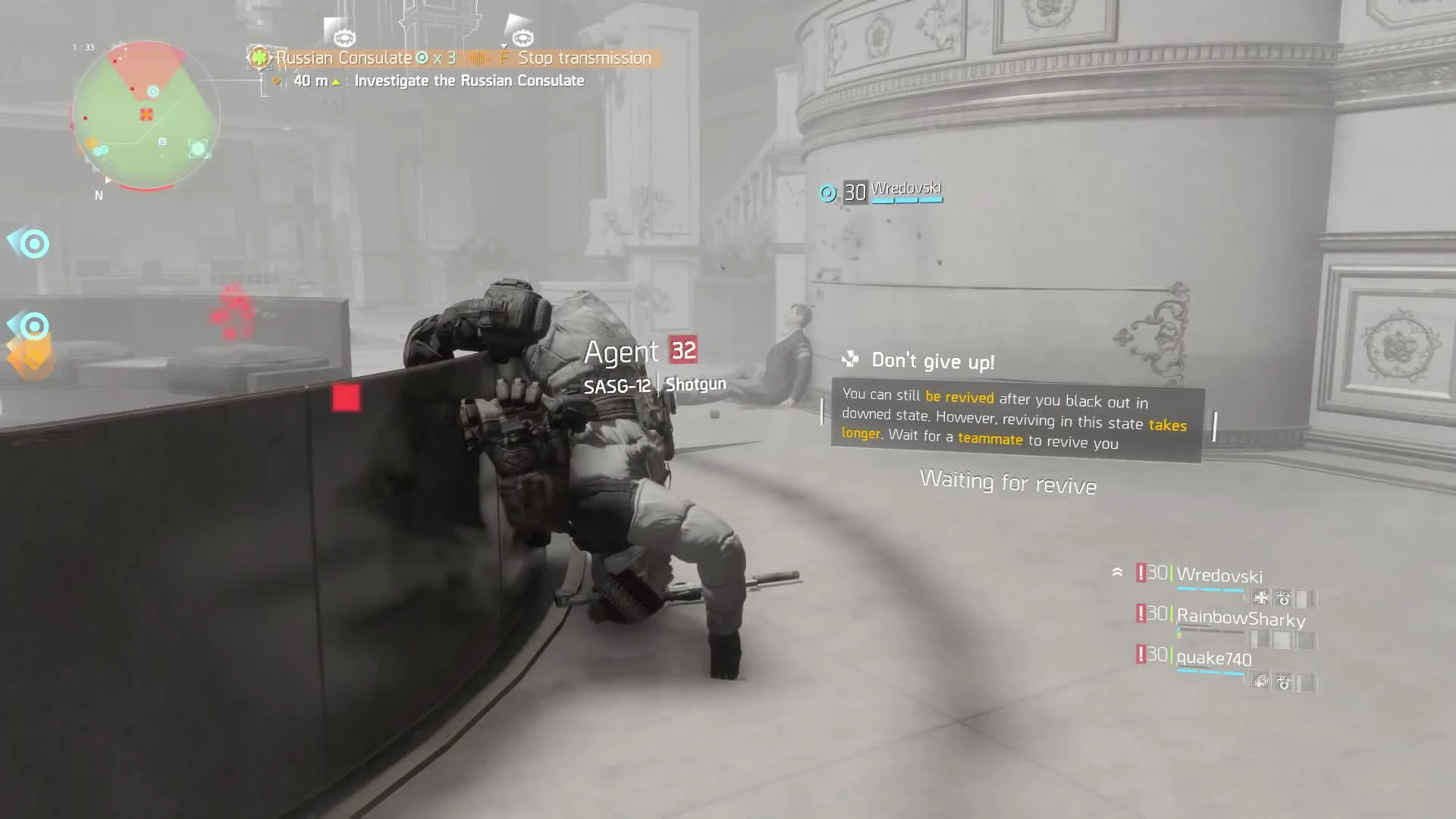Expand the objective using the yellow up arrow

coord(336,81)
